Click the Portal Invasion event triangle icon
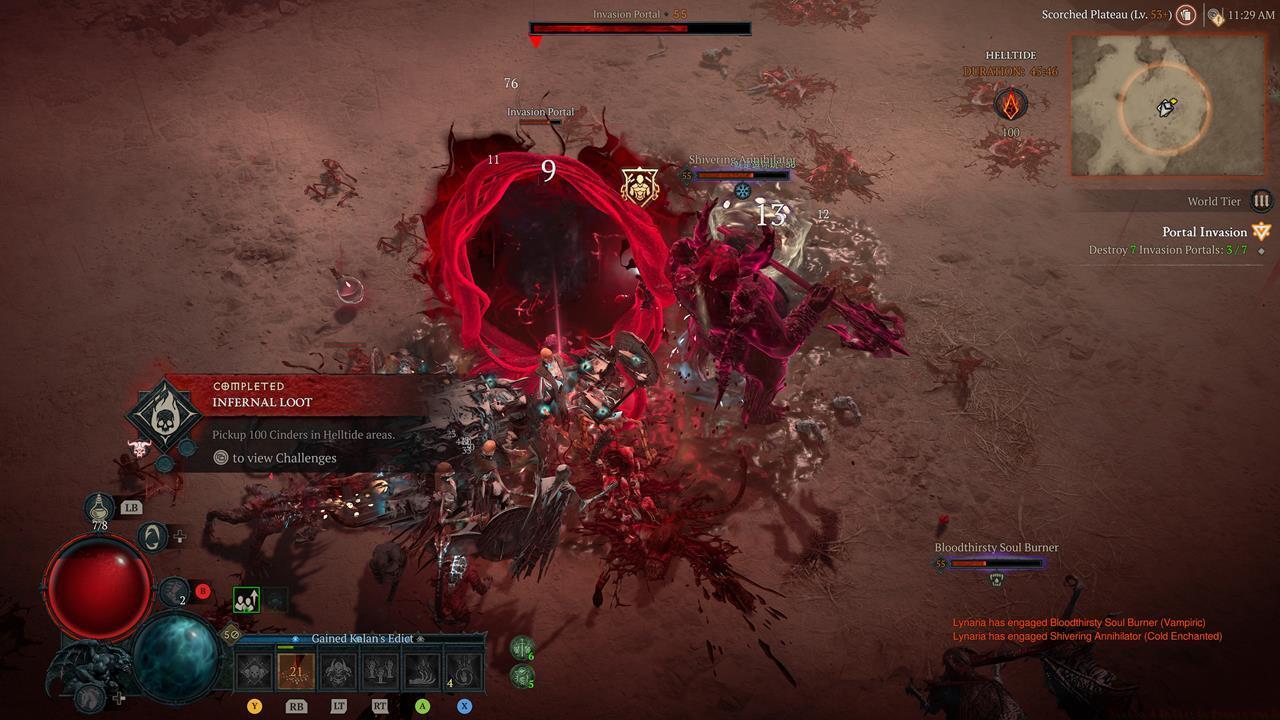 1260,230
